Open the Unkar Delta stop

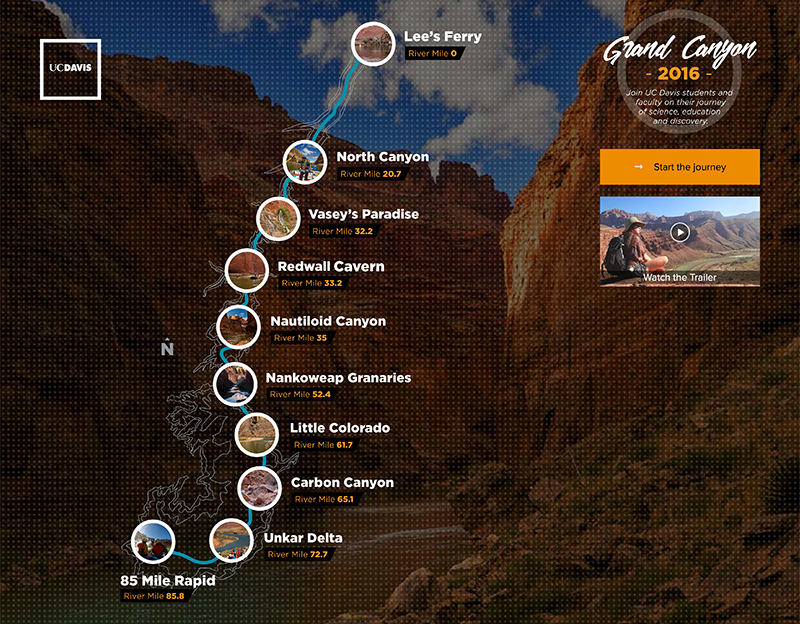point(231,541)
